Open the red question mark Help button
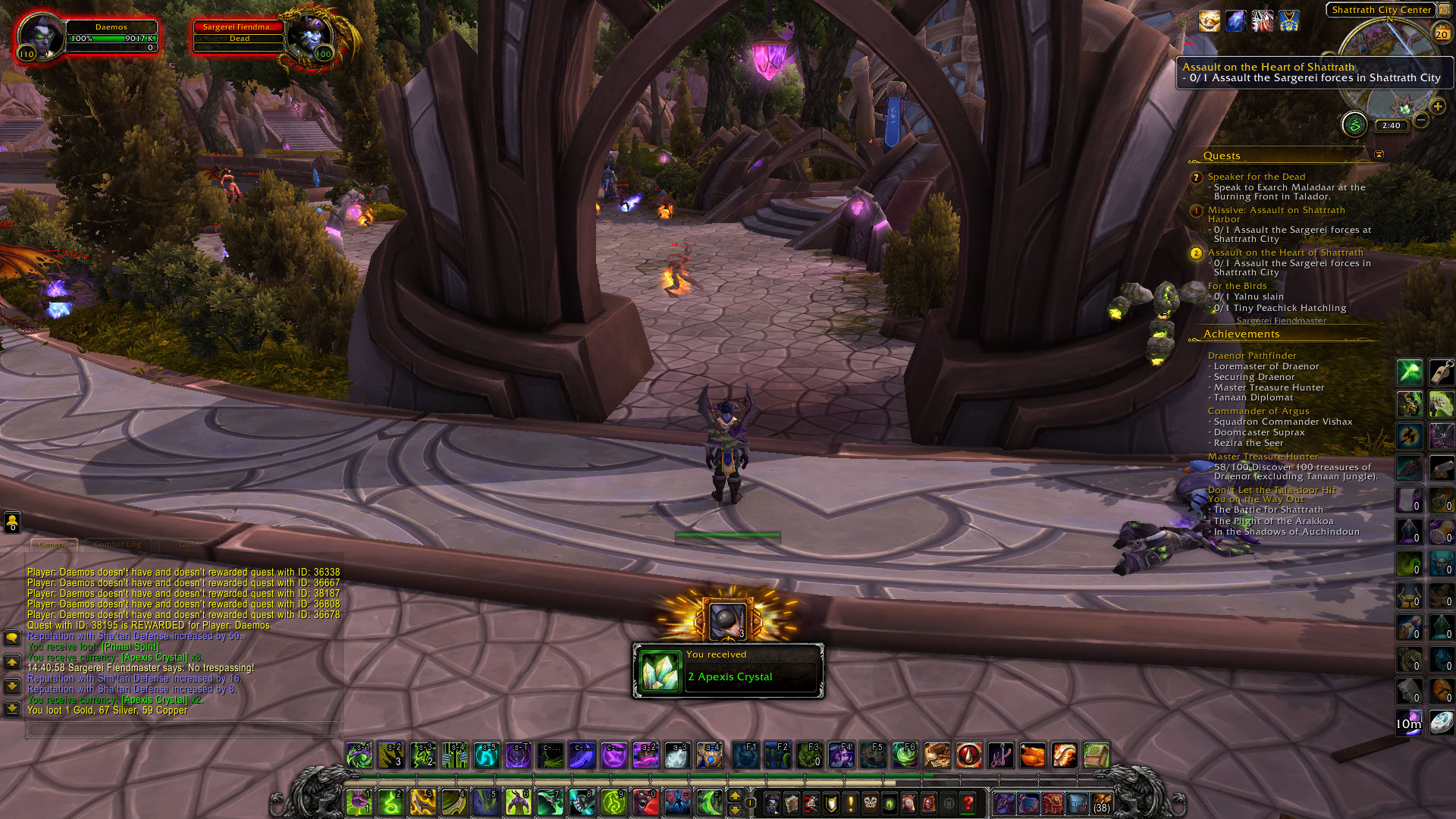The height and width of the screenshot is (819, 1456). [968, 802]
